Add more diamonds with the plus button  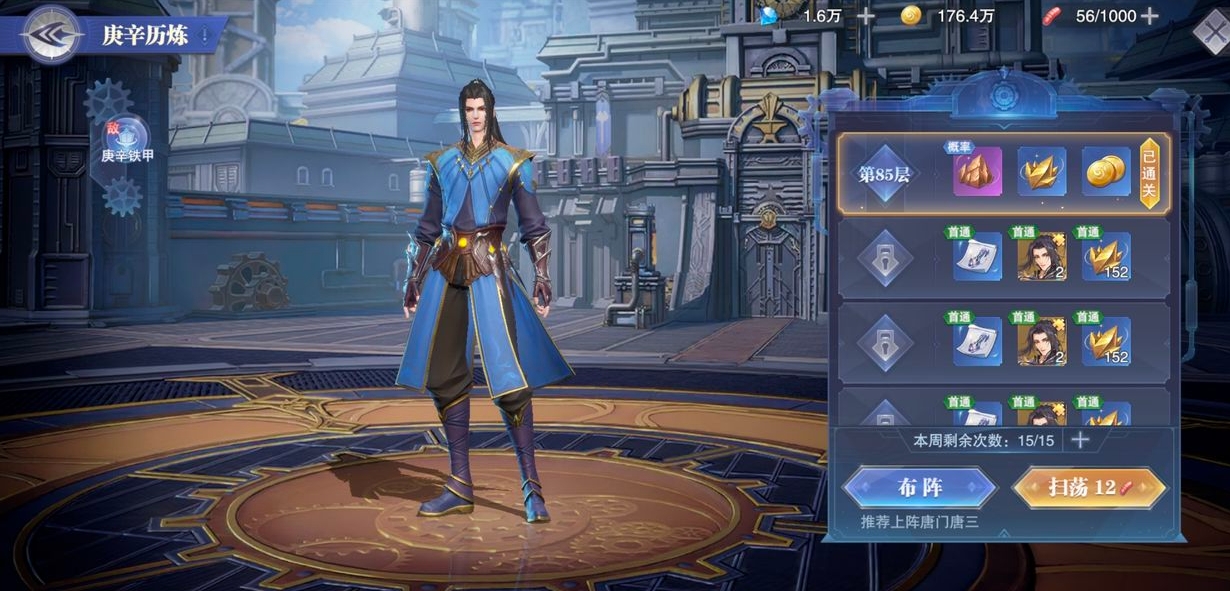(x=866, y=16)
